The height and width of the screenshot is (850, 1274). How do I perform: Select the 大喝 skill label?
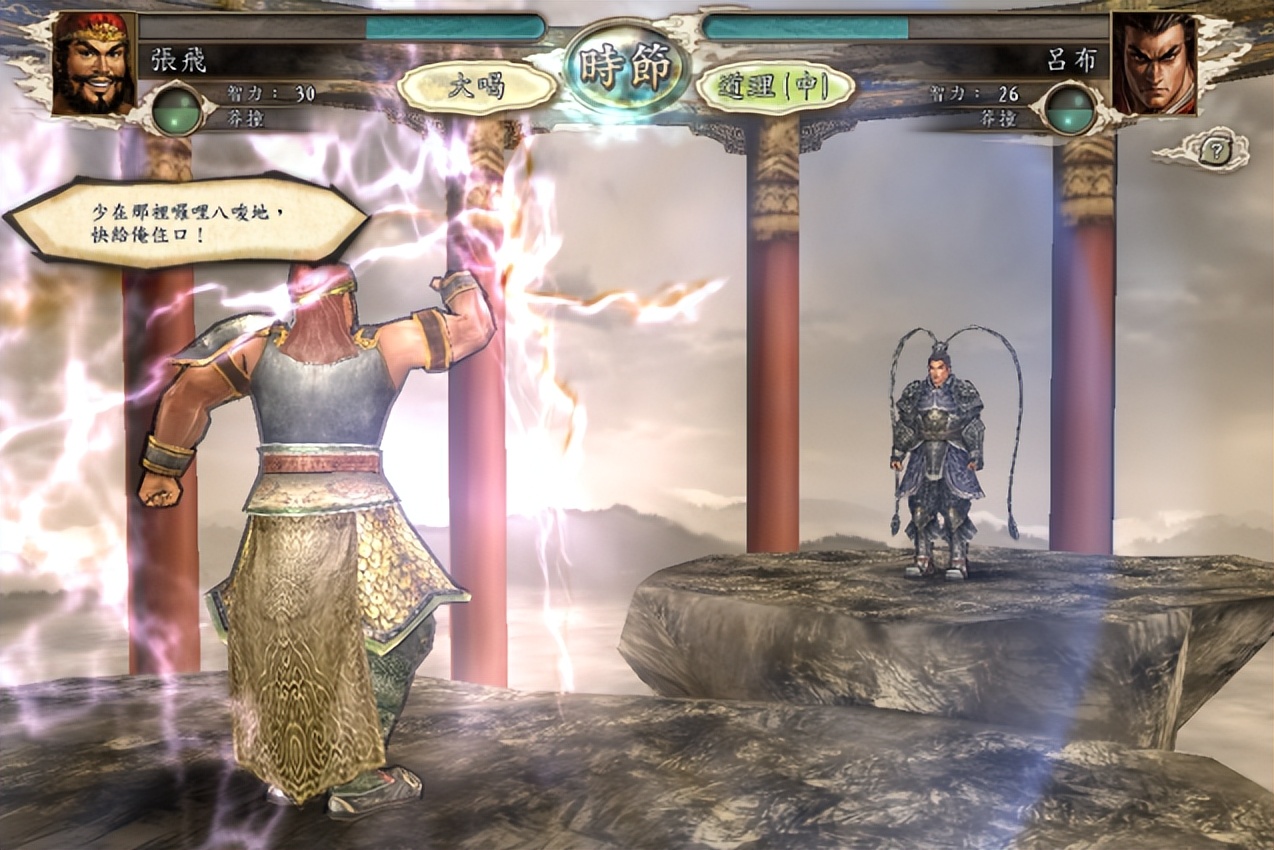477,87
